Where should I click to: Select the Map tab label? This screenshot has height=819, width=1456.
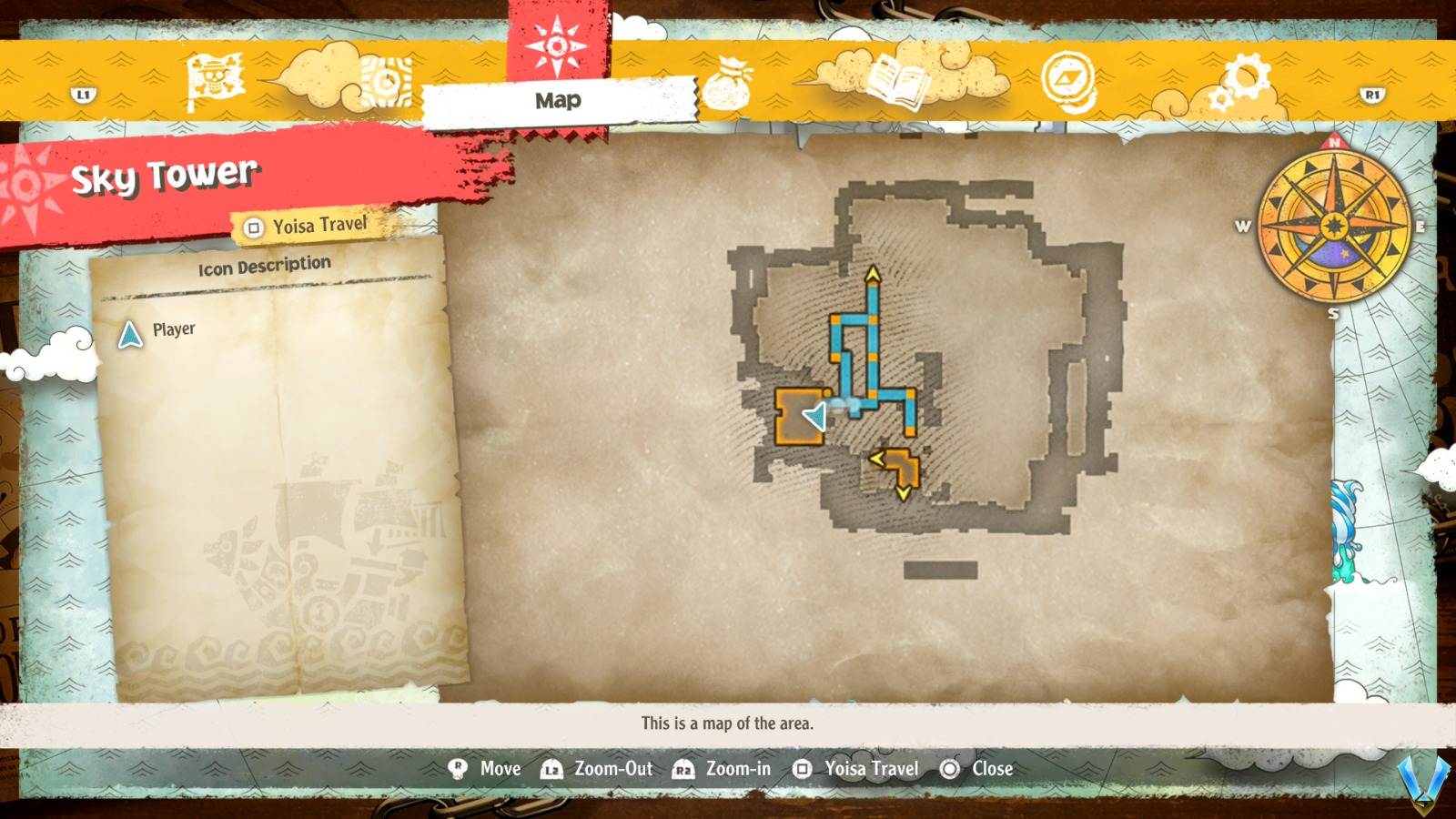point(558,101)
